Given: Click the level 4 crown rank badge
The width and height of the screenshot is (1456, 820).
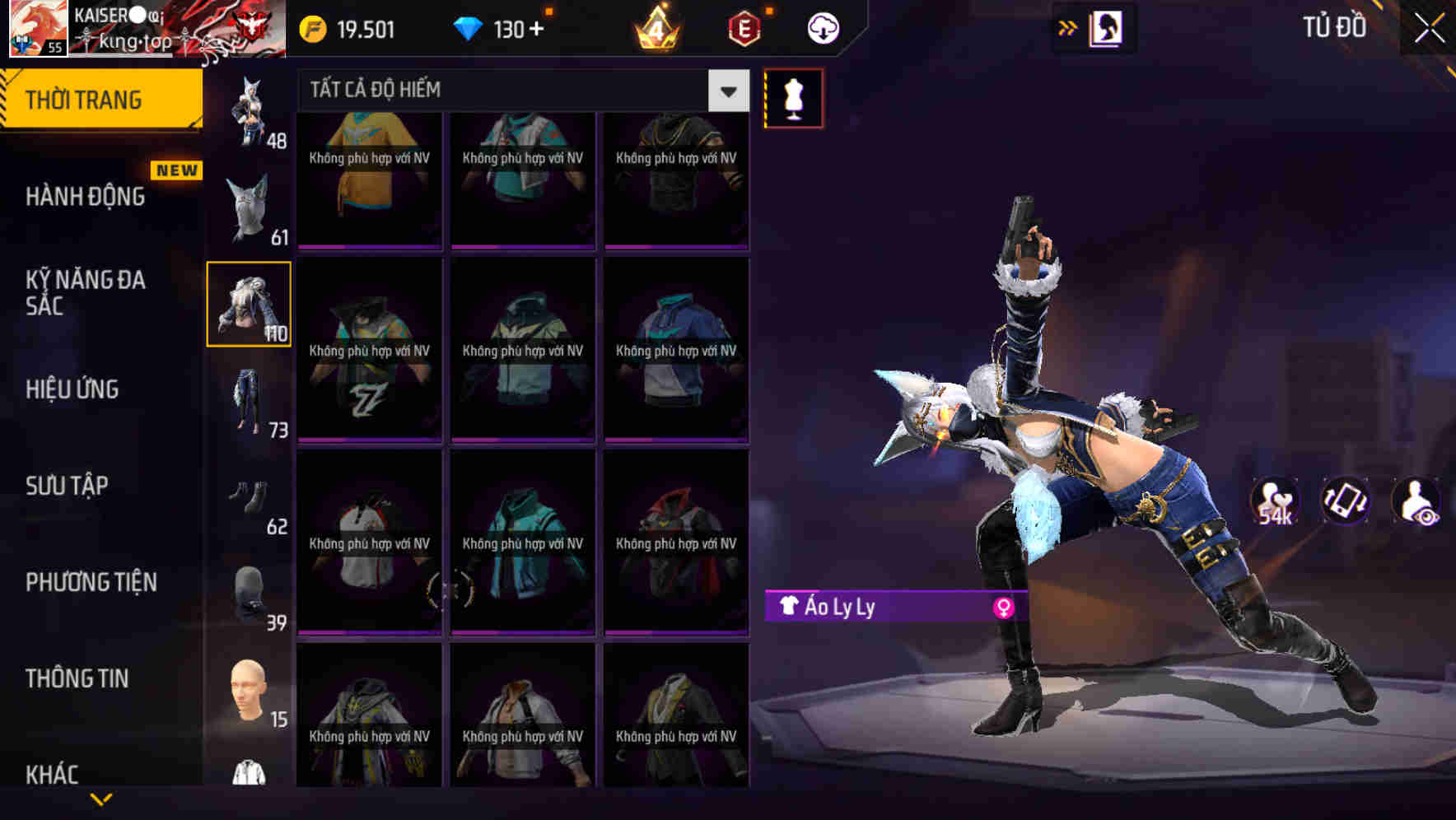Looking at the screenshot, I should tap(655, 27).
